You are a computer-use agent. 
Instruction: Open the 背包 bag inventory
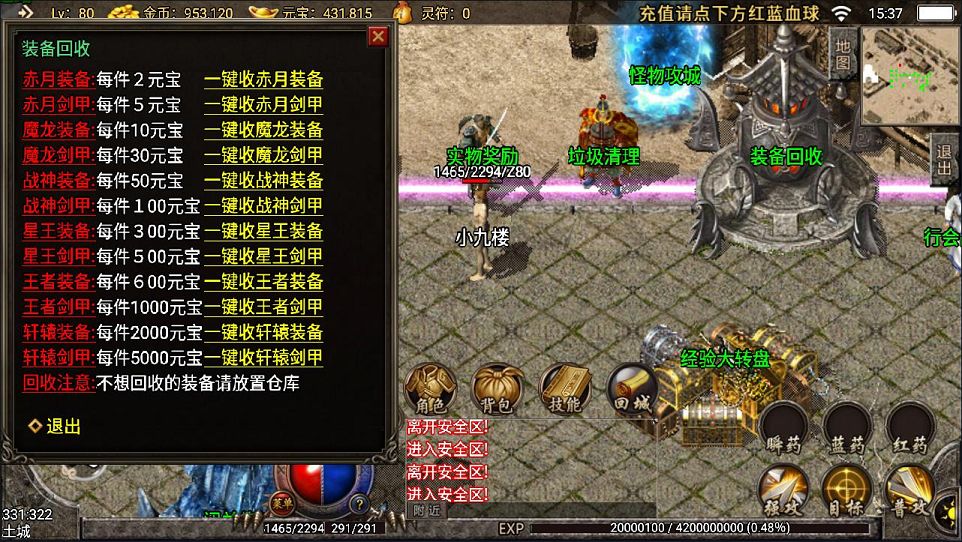tap(498, 388)
